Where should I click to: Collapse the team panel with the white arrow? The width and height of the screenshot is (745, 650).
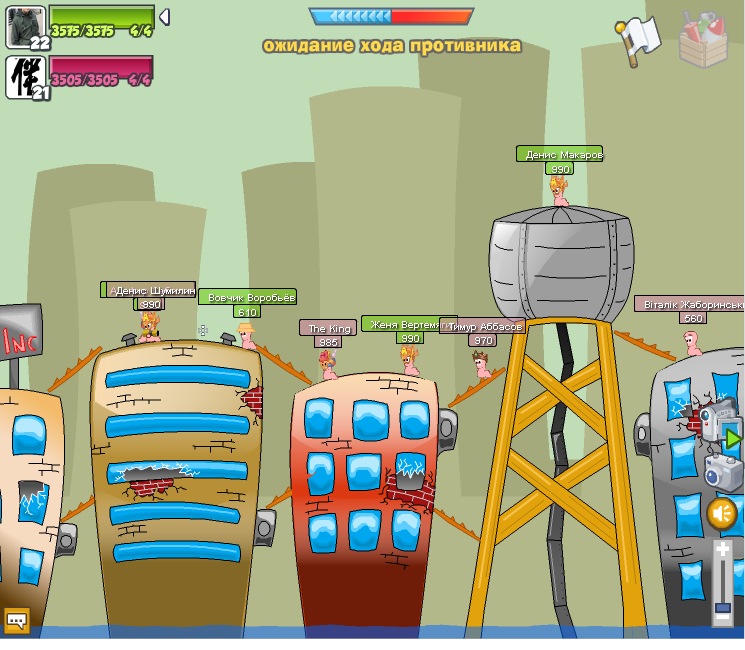[164, 17]
